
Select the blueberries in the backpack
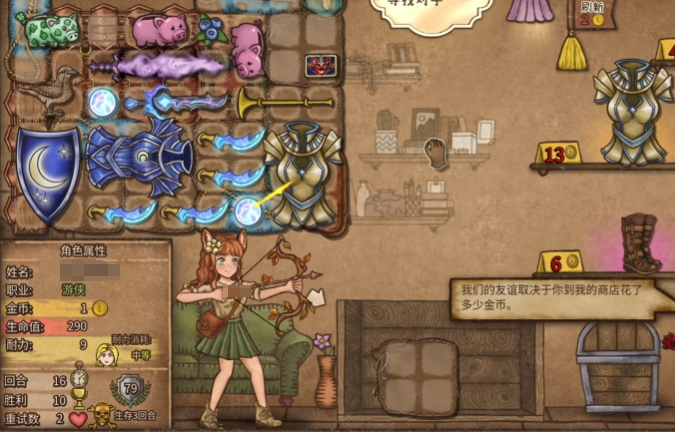pyautogui.click(x=211, y=28)
